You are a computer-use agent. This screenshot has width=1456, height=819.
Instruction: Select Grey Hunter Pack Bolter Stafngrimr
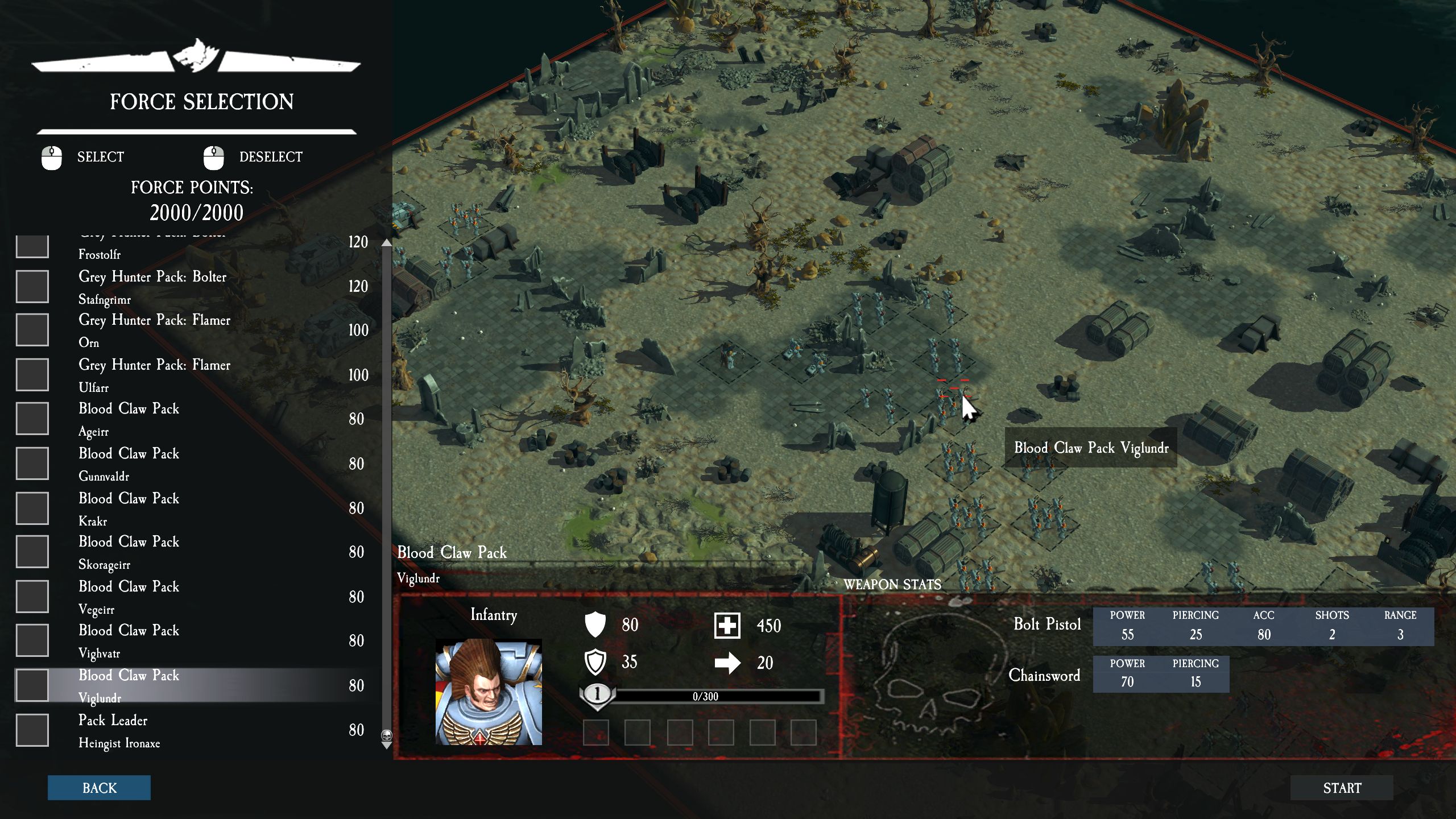(x=32, y=286)
